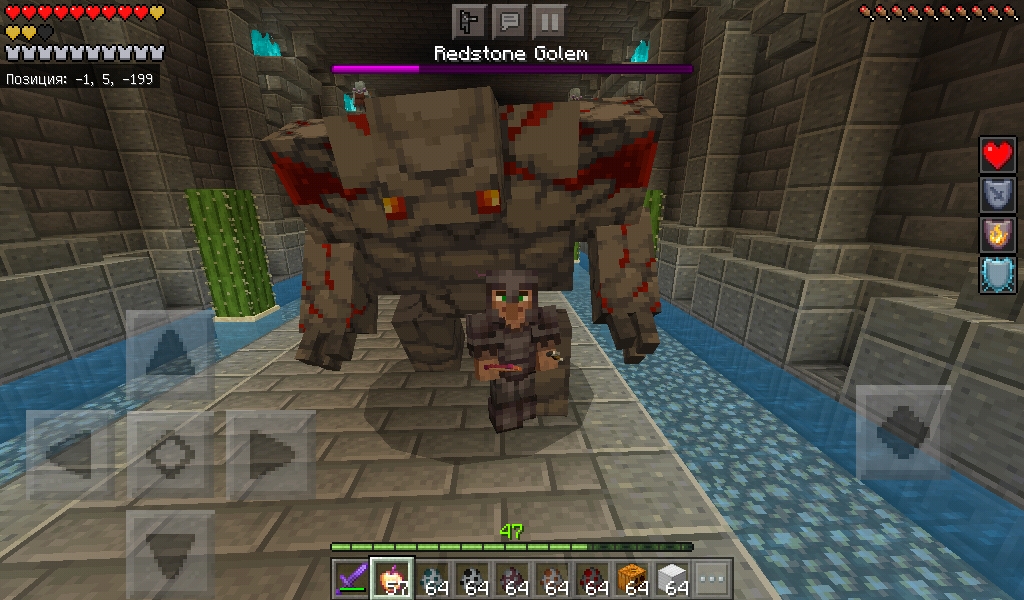This screenshot has width=1024, height=600.
Task: Tap the move left arrow
Action: (70, 456)
